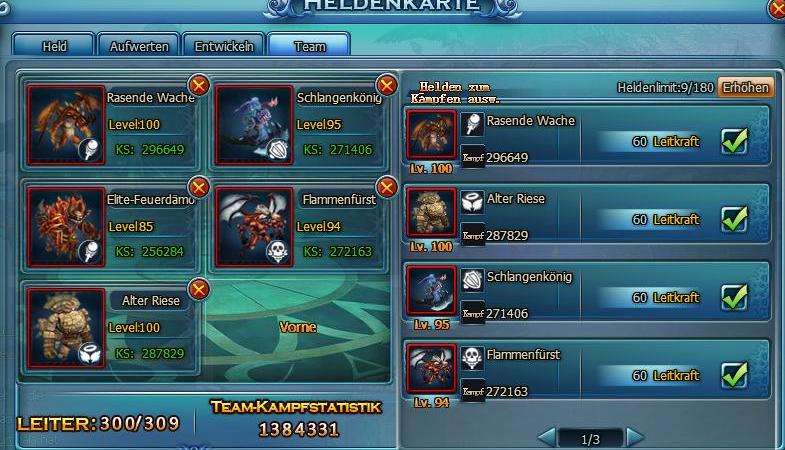The width and height of the screenshot is (785, 450).
Task: Click the Erhöhen hero limit button
Action: [x=746, y=88]
